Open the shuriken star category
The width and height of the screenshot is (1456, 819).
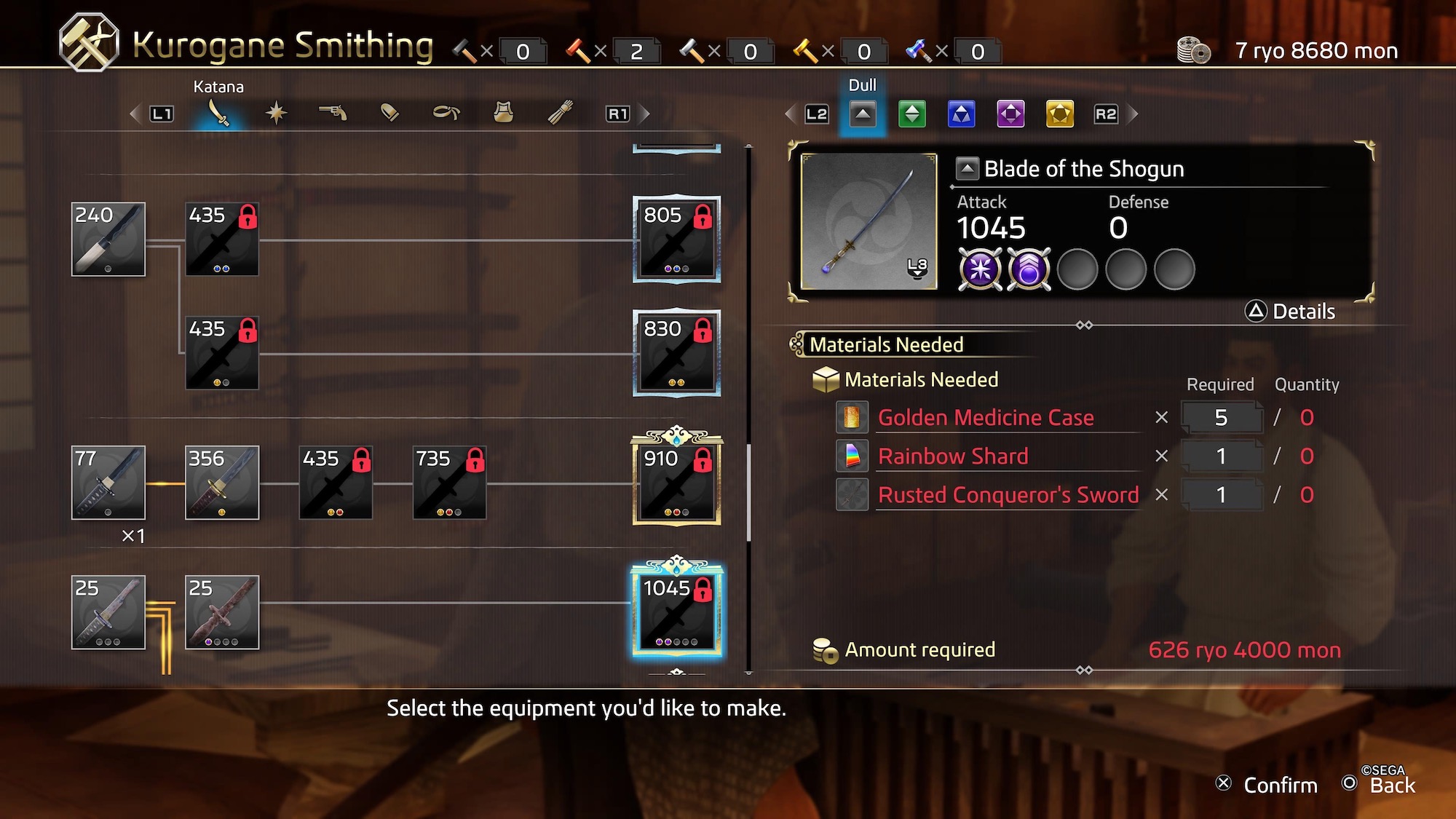[275, 113]
